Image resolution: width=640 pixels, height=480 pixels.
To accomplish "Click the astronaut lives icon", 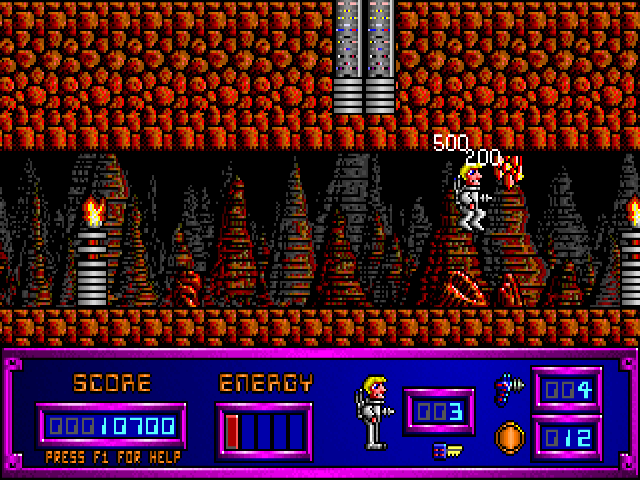I will pos(370,410).
